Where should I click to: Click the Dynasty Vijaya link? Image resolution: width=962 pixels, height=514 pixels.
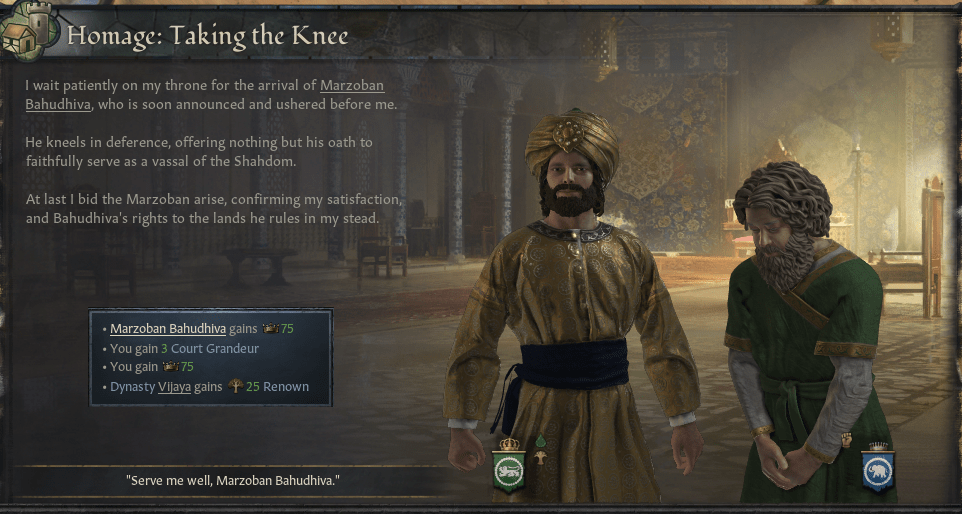pyautogui.click(x=174, y=387)
